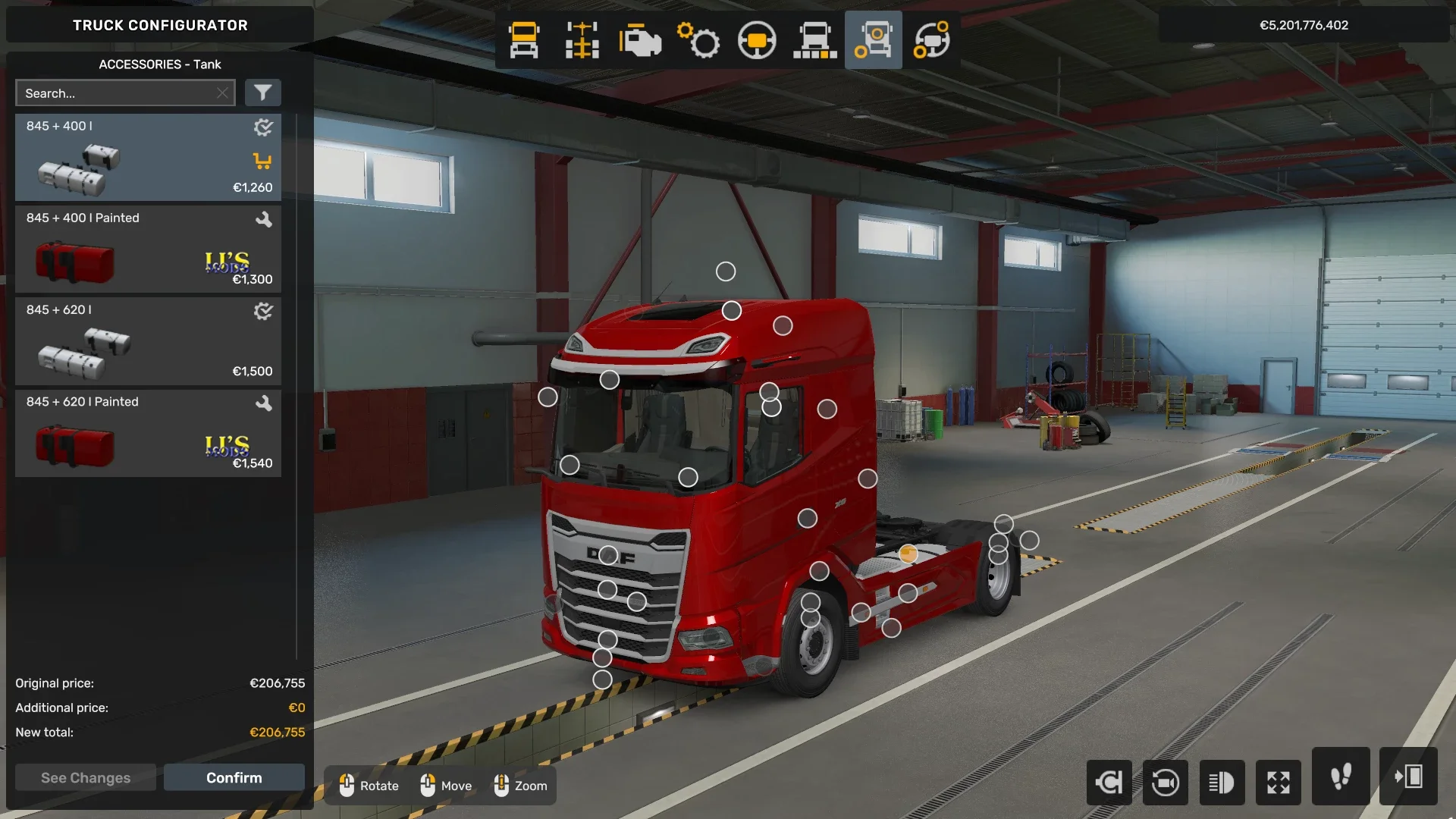Open wrench adjustment for the 845 + 400 l Painted tank
1456x819 pixels.
263,219
